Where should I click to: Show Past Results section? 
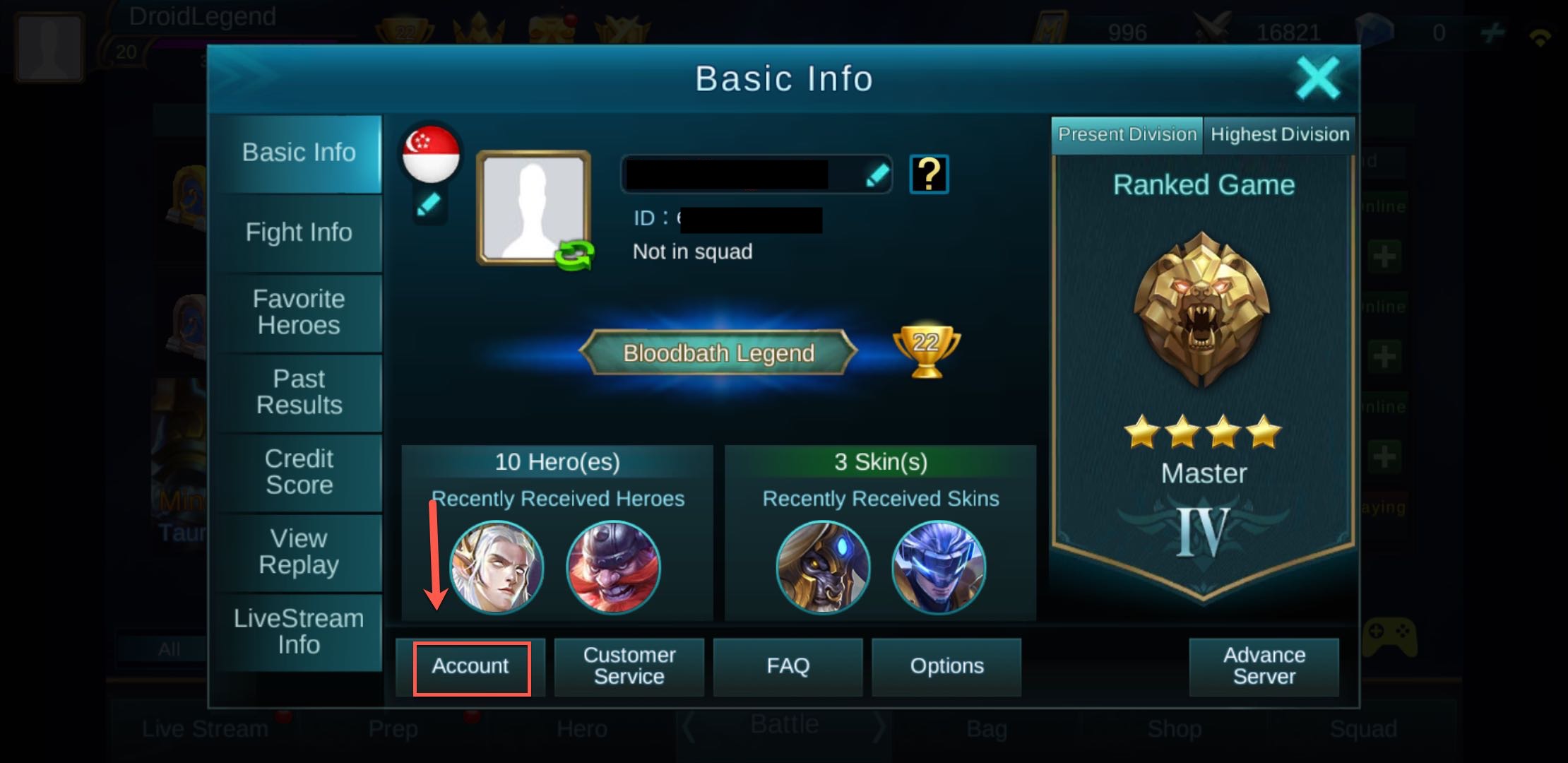299,392
